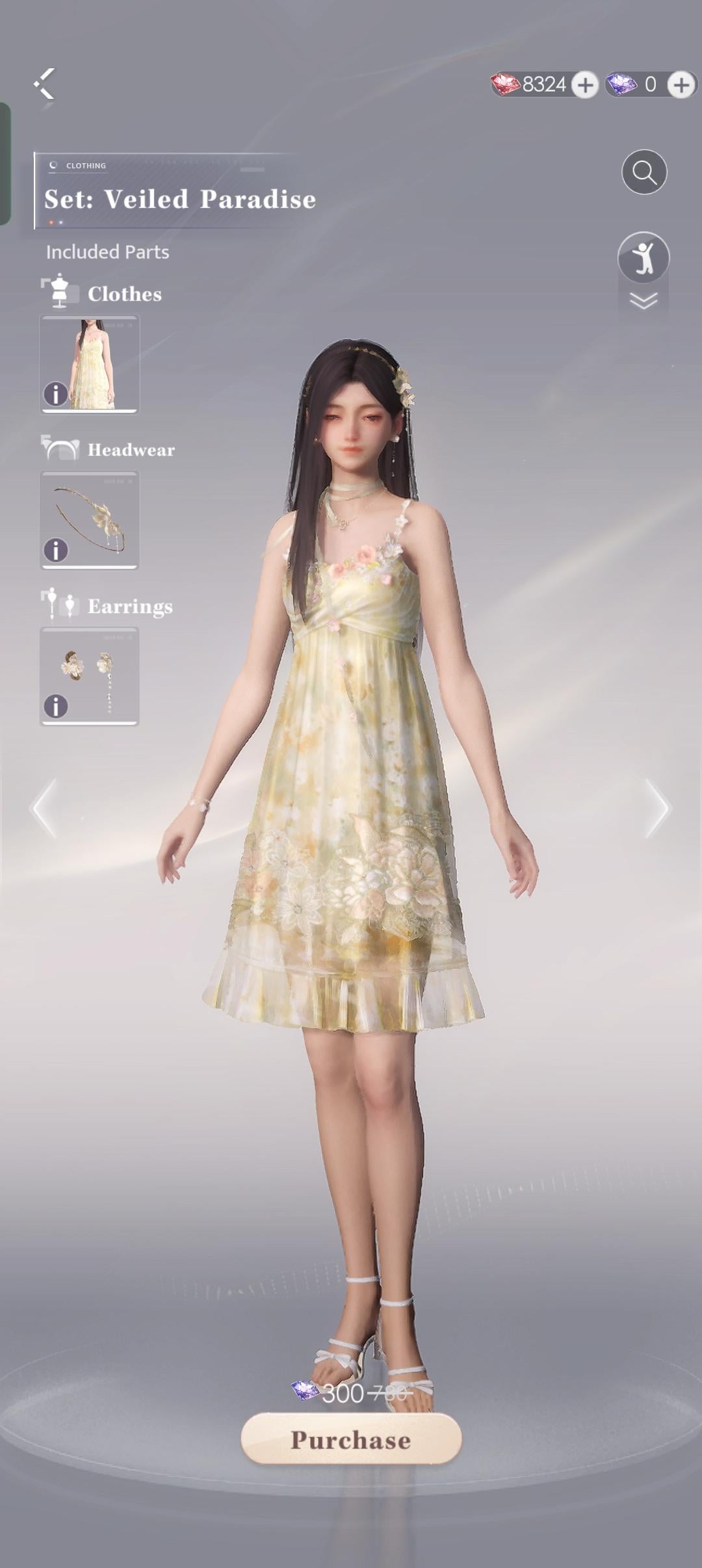This screenshot has width=702, height=1568.
Task: View the next outfit set
Action: [x=656, y=808]
